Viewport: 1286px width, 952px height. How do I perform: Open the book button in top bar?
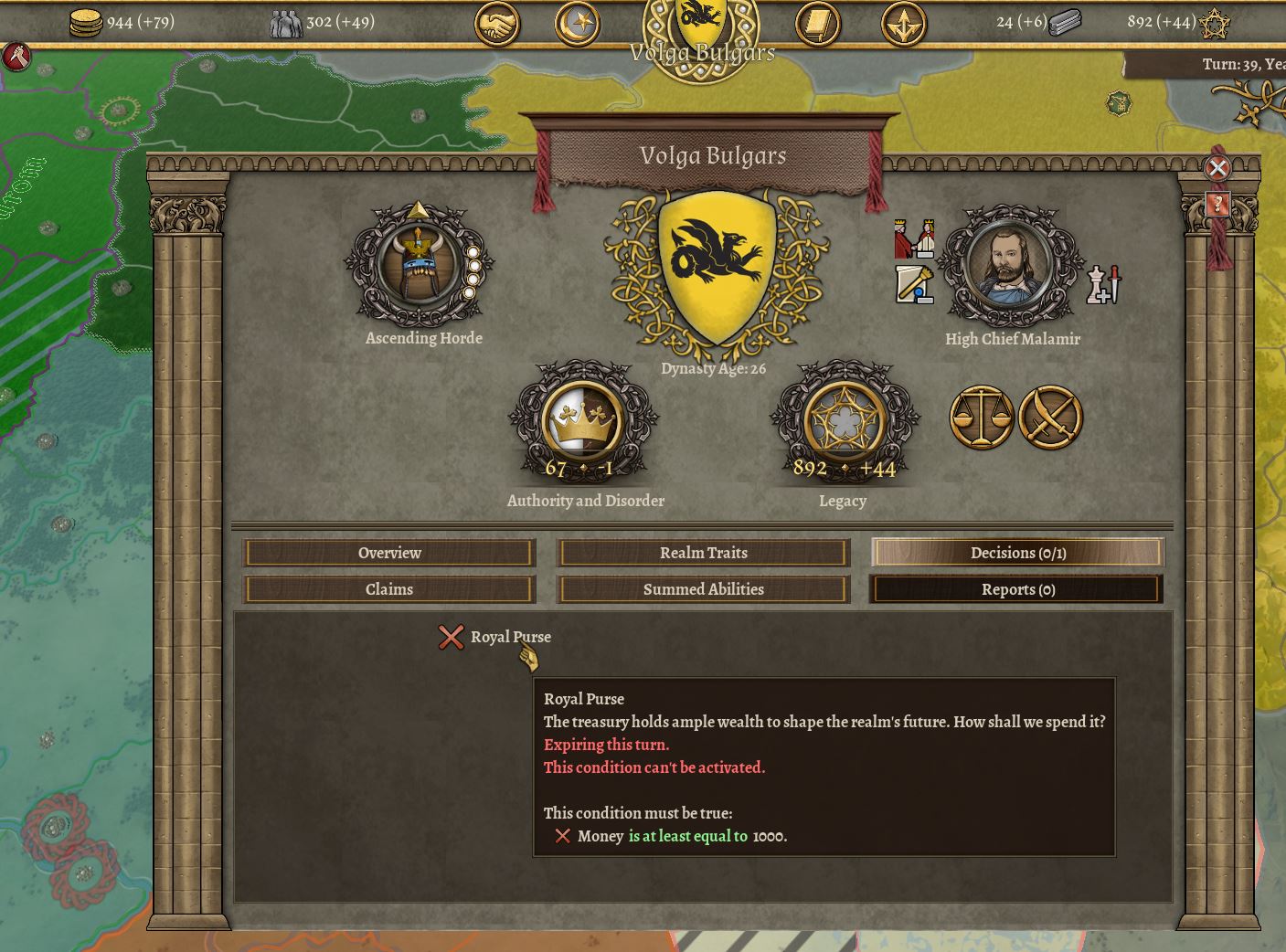click(x=817, y=25)
